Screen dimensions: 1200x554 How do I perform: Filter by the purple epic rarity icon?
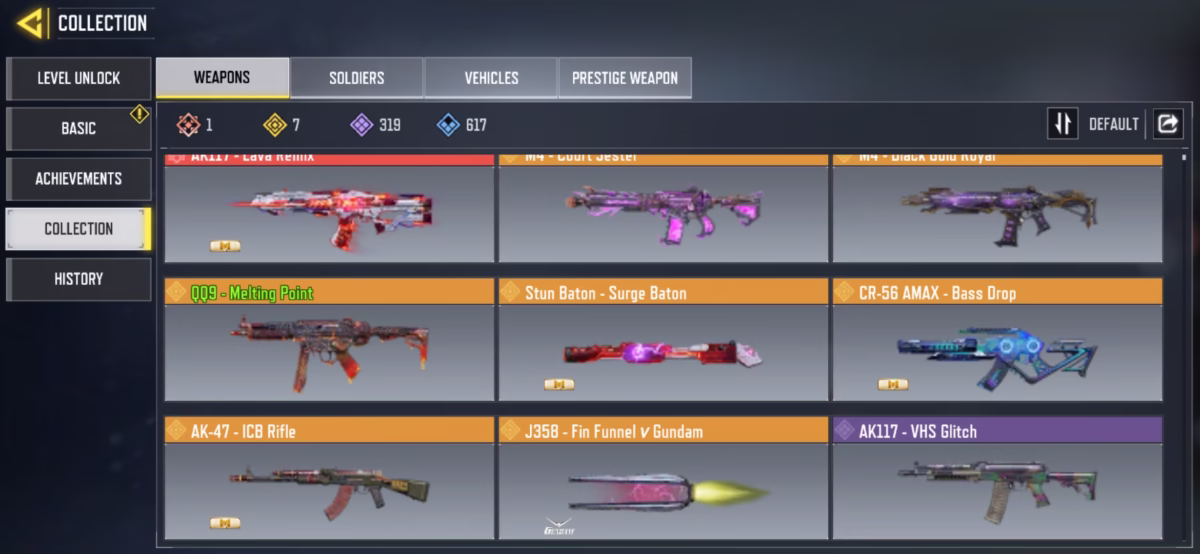[x=361, y=125]
